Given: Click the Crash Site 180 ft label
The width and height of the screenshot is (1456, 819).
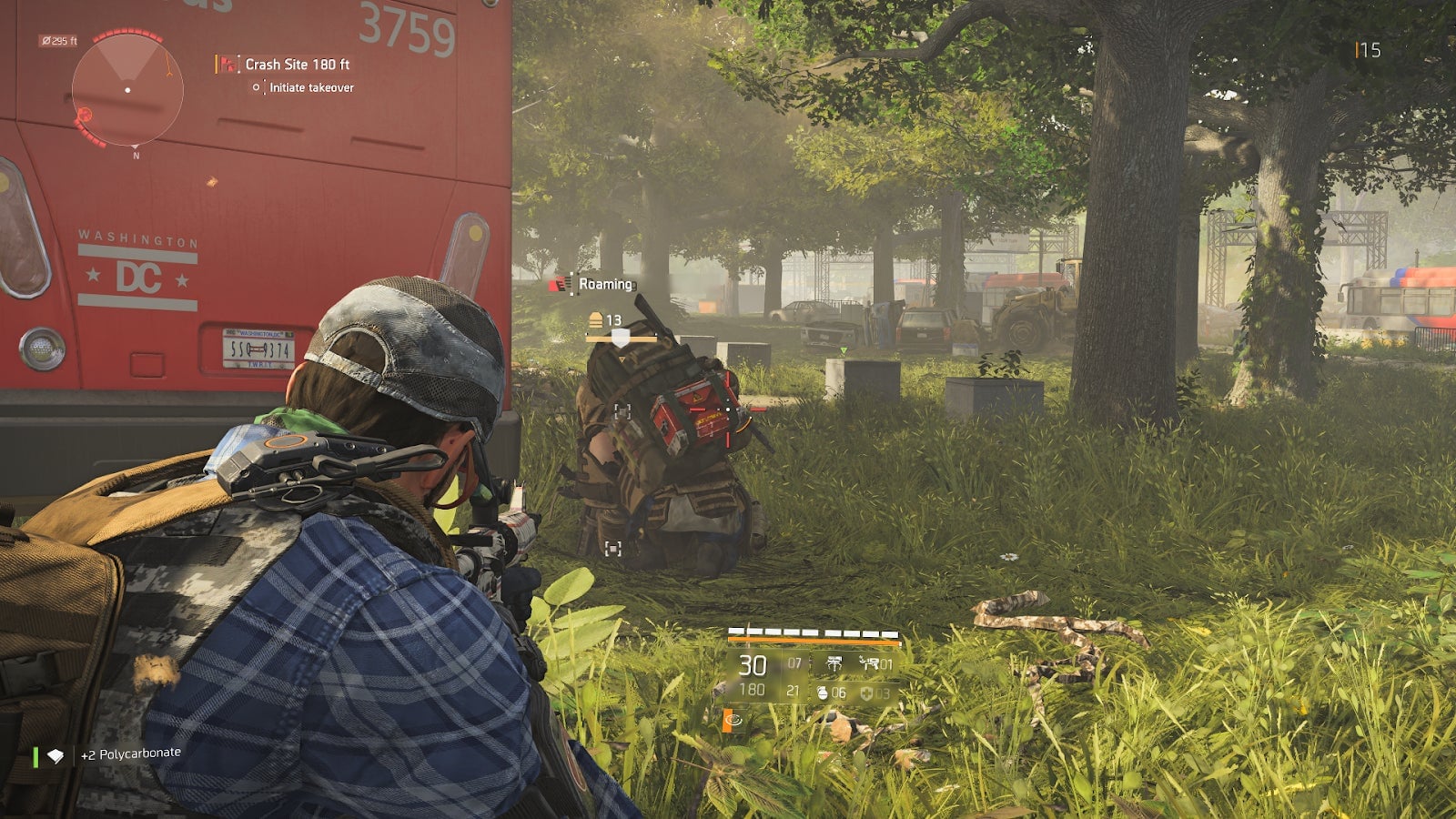Looking at the screenshot, I should pos(298,65).
